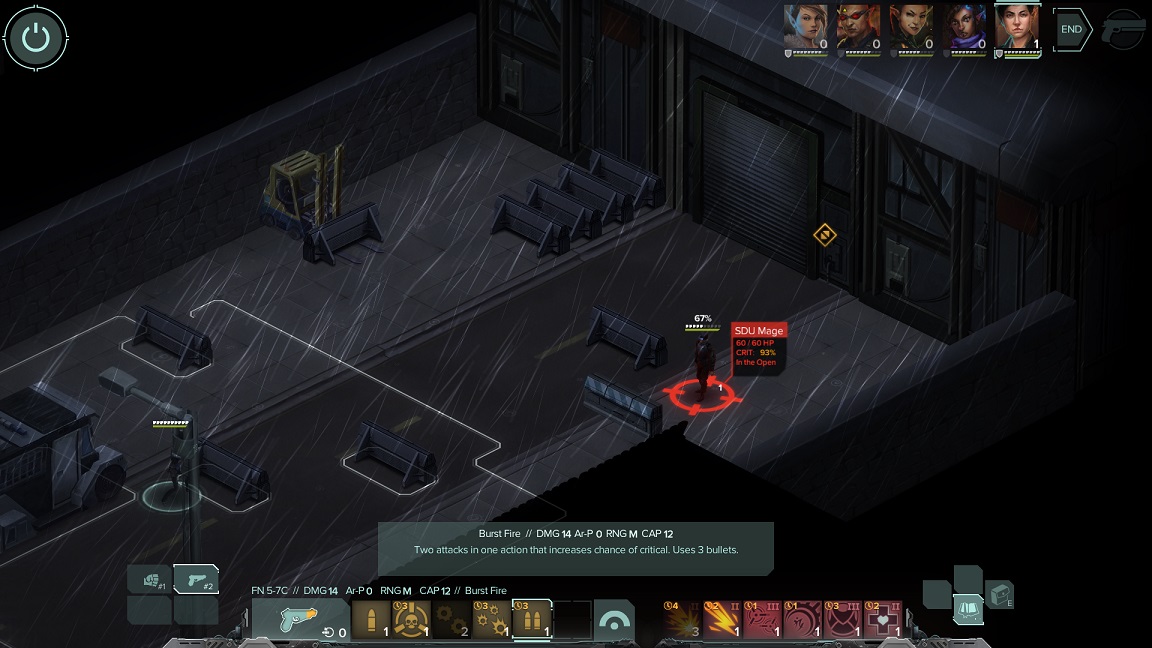Select the red-goggles character portrait
Image resolution: width=1152 pixels, height=648 pixels.
858,27
